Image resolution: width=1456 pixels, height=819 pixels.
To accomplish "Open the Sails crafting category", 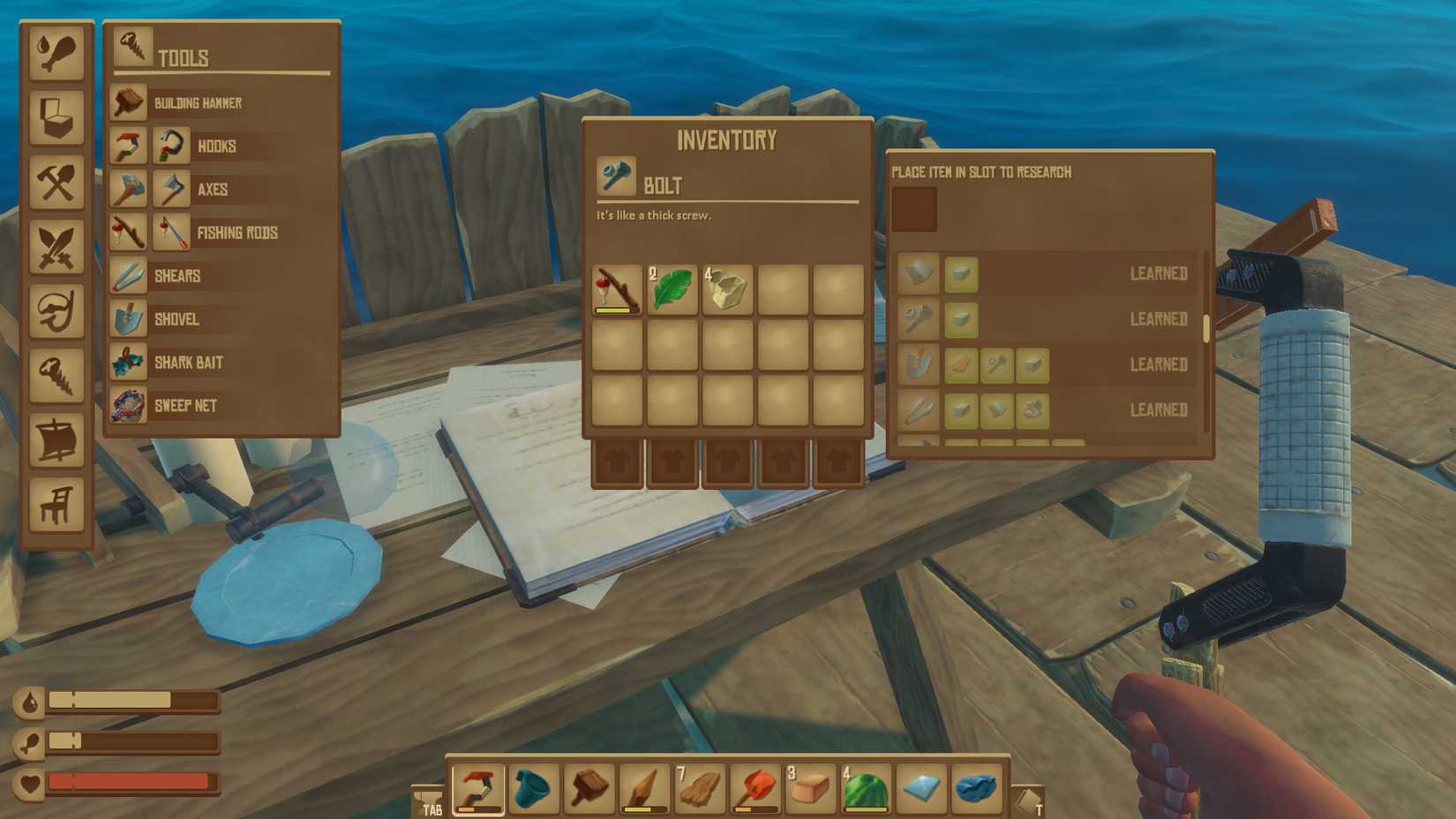I will click(57, 439).
